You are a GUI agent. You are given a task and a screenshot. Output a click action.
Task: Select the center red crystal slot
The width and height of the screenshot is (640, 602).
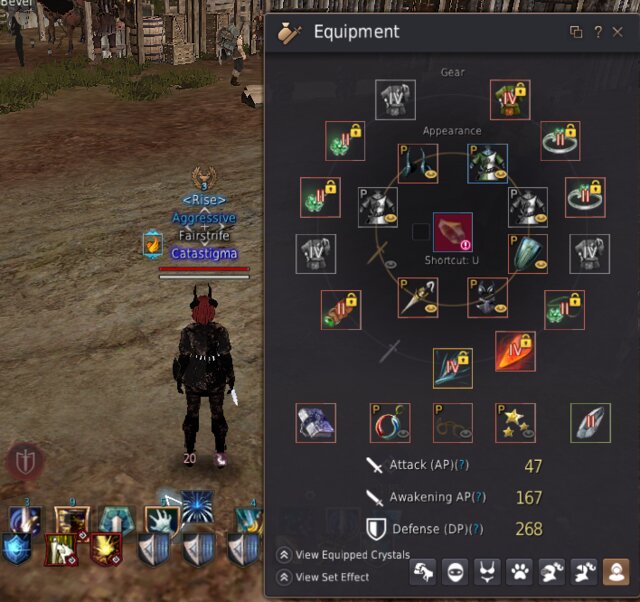tap(452, 232)
